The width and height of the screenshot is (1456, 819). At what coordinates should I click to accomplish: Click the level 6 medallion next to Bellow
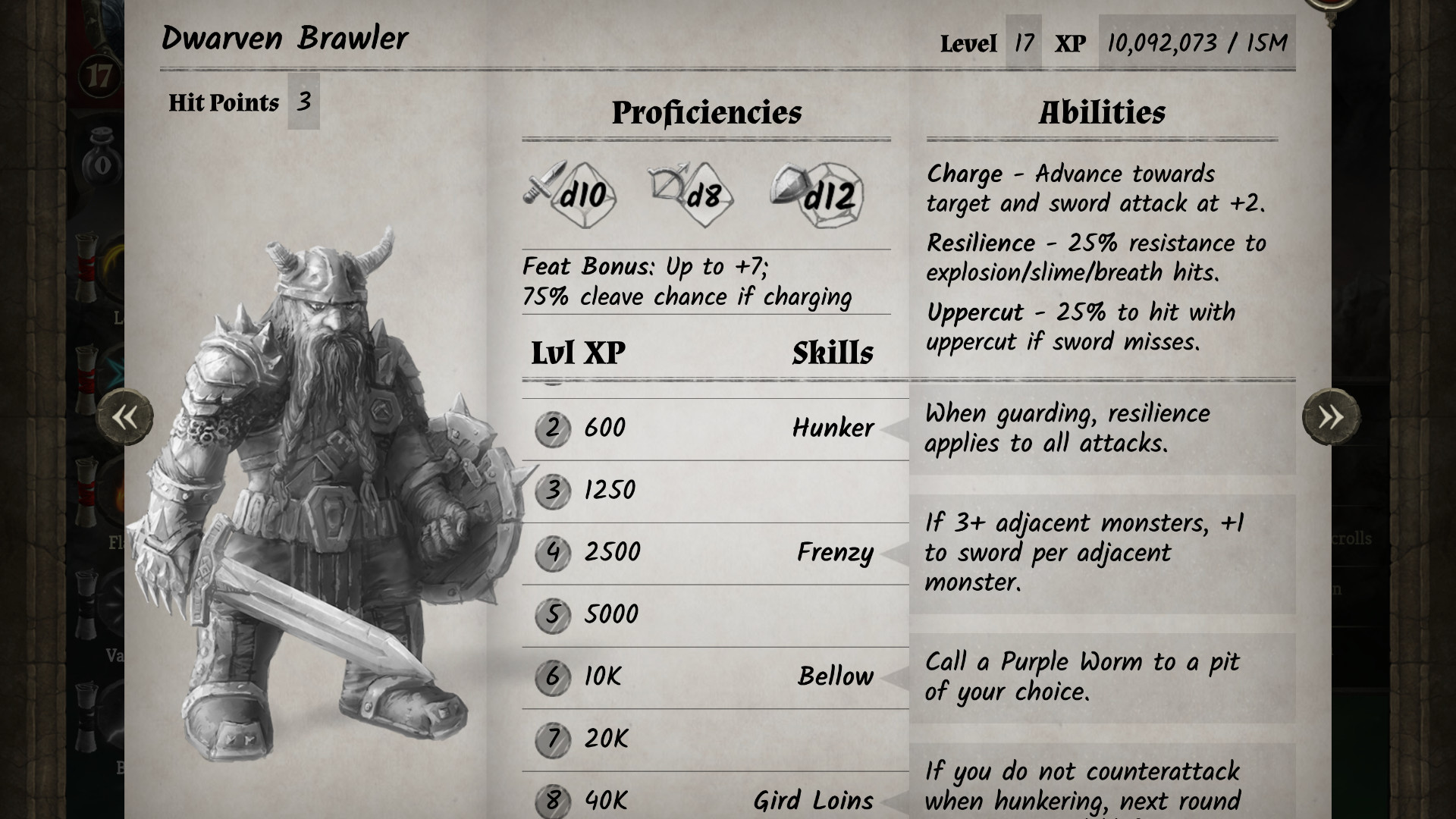pos(554,676)
